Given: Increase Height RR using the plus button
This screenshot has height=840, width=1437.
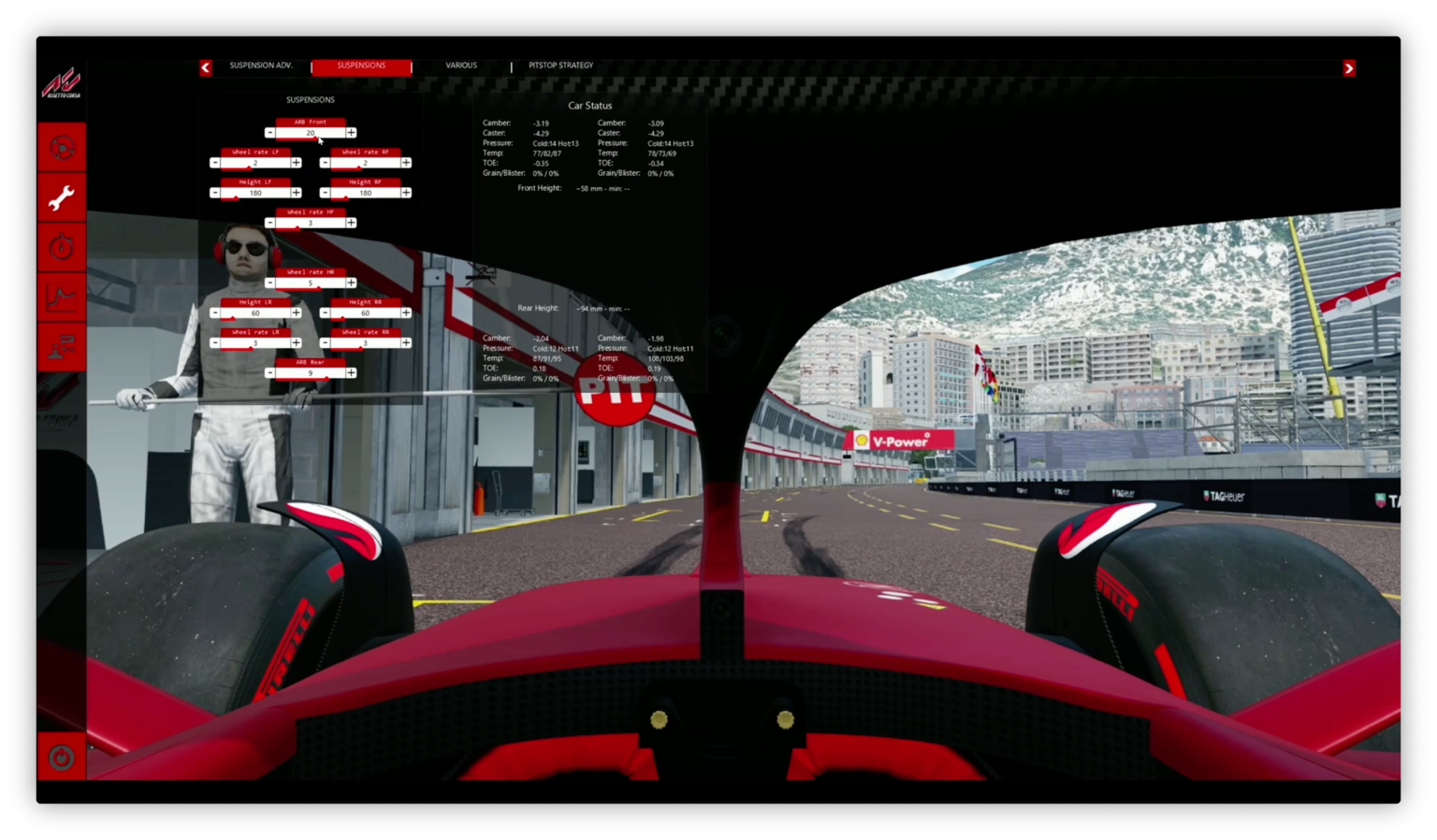Looking at the screenshot, I should [x=405, y=312].
